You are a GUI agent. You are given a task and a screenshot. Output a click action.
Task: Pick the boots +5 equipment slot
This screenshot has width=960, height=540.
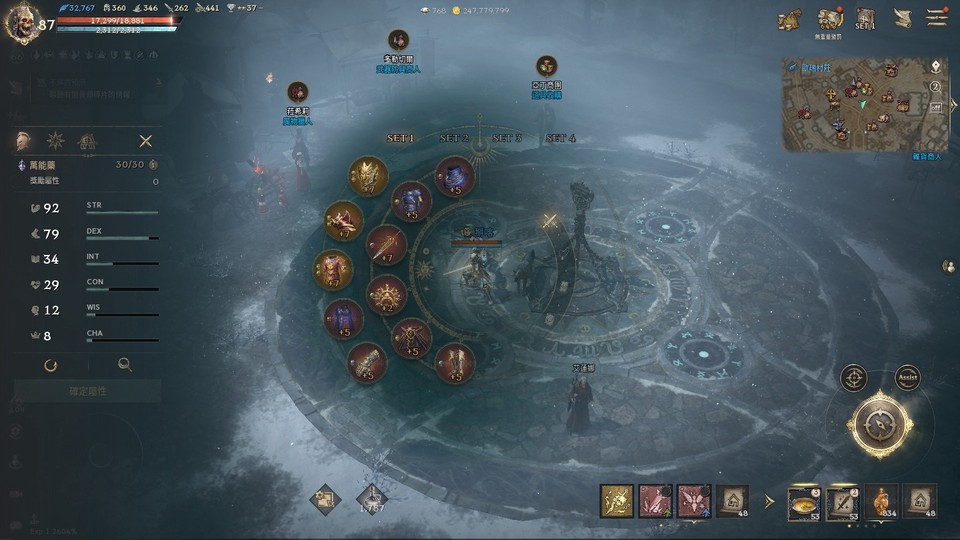455,362
